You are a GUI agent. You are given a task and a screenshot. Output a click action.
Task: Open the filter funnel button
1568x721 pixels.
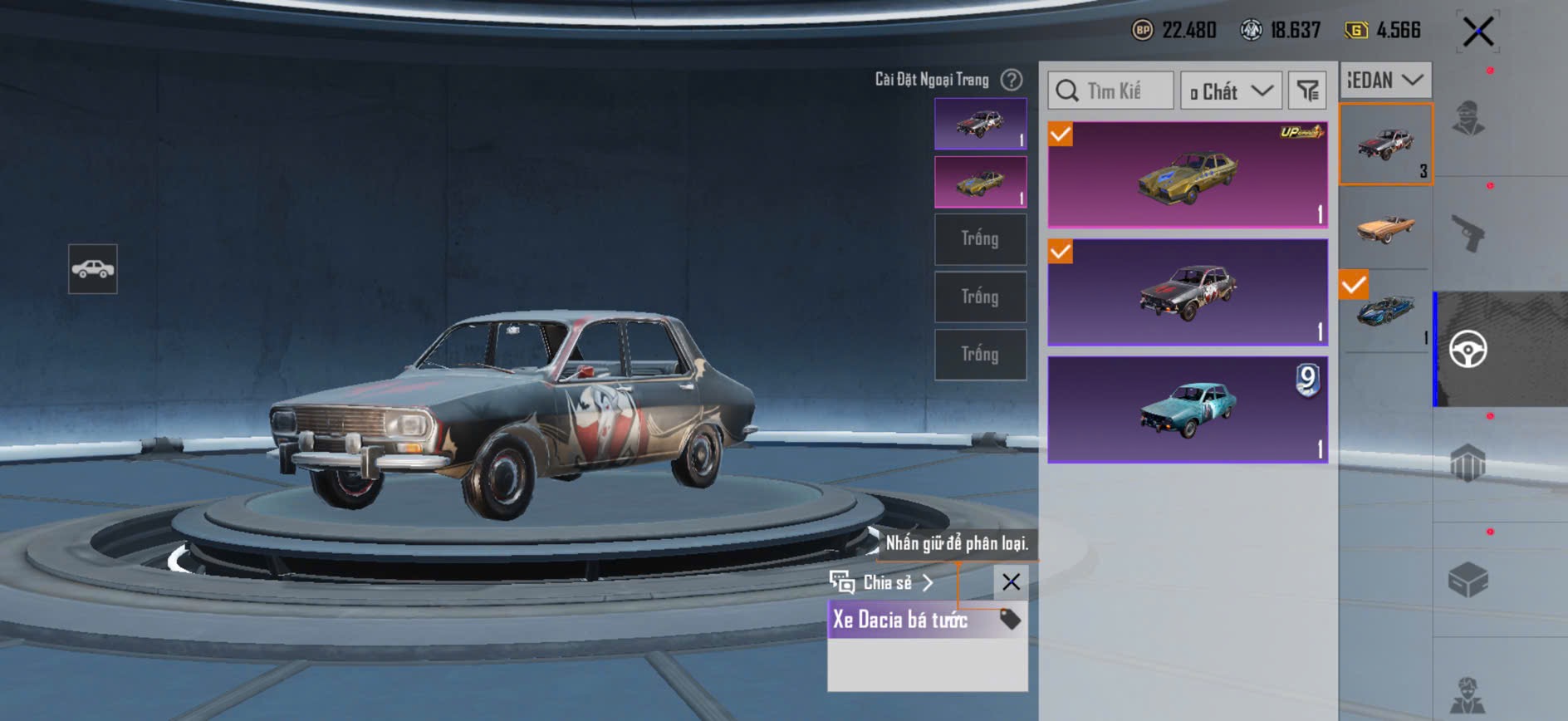(1307, 91)
